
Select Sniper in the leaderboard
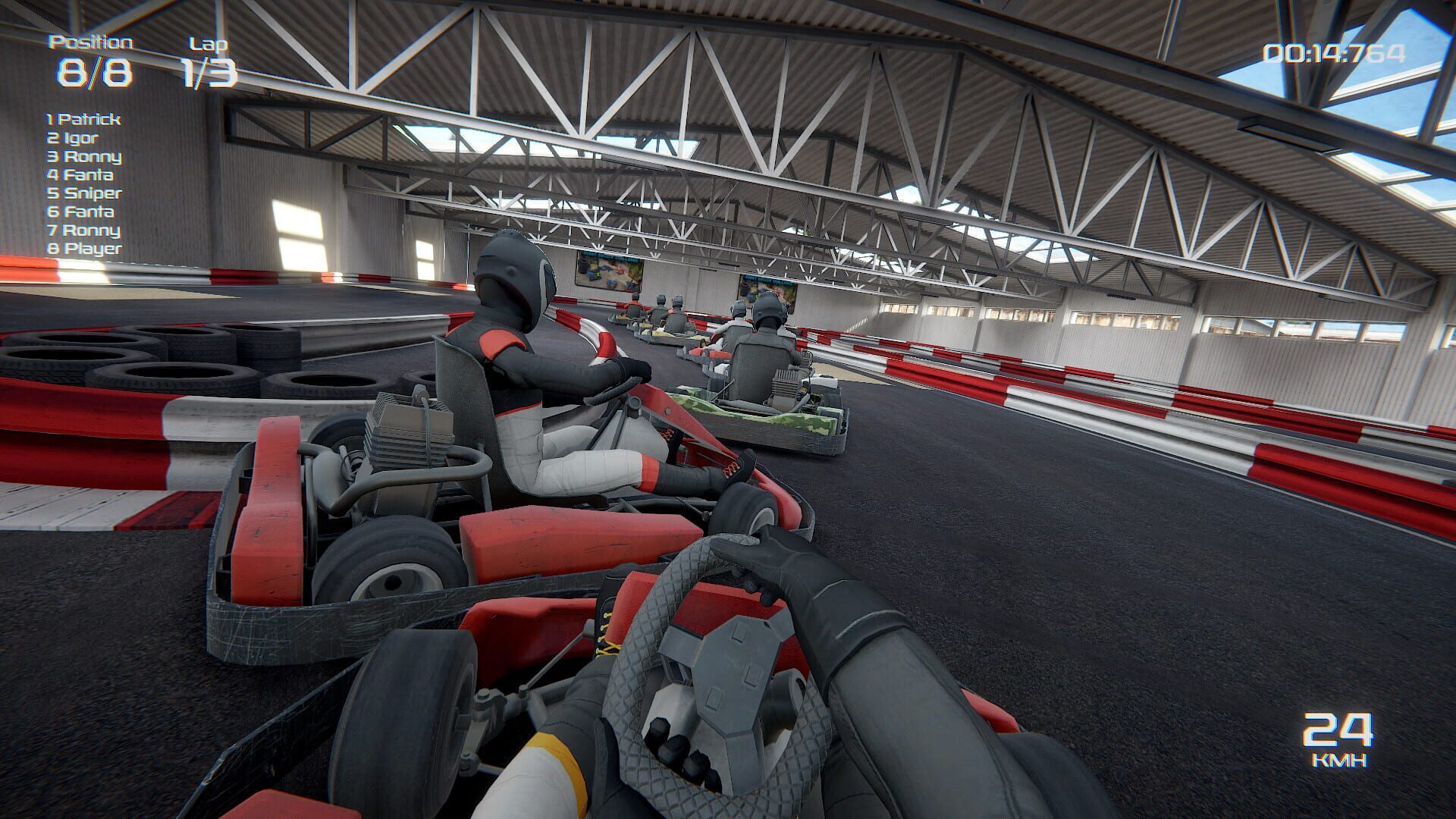pos(83,193)
